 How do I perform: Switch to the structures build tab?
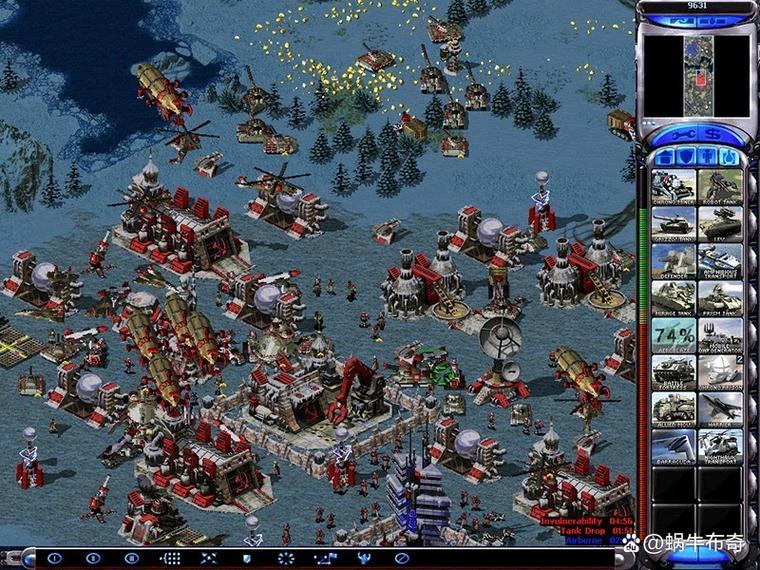pos(663,157)
